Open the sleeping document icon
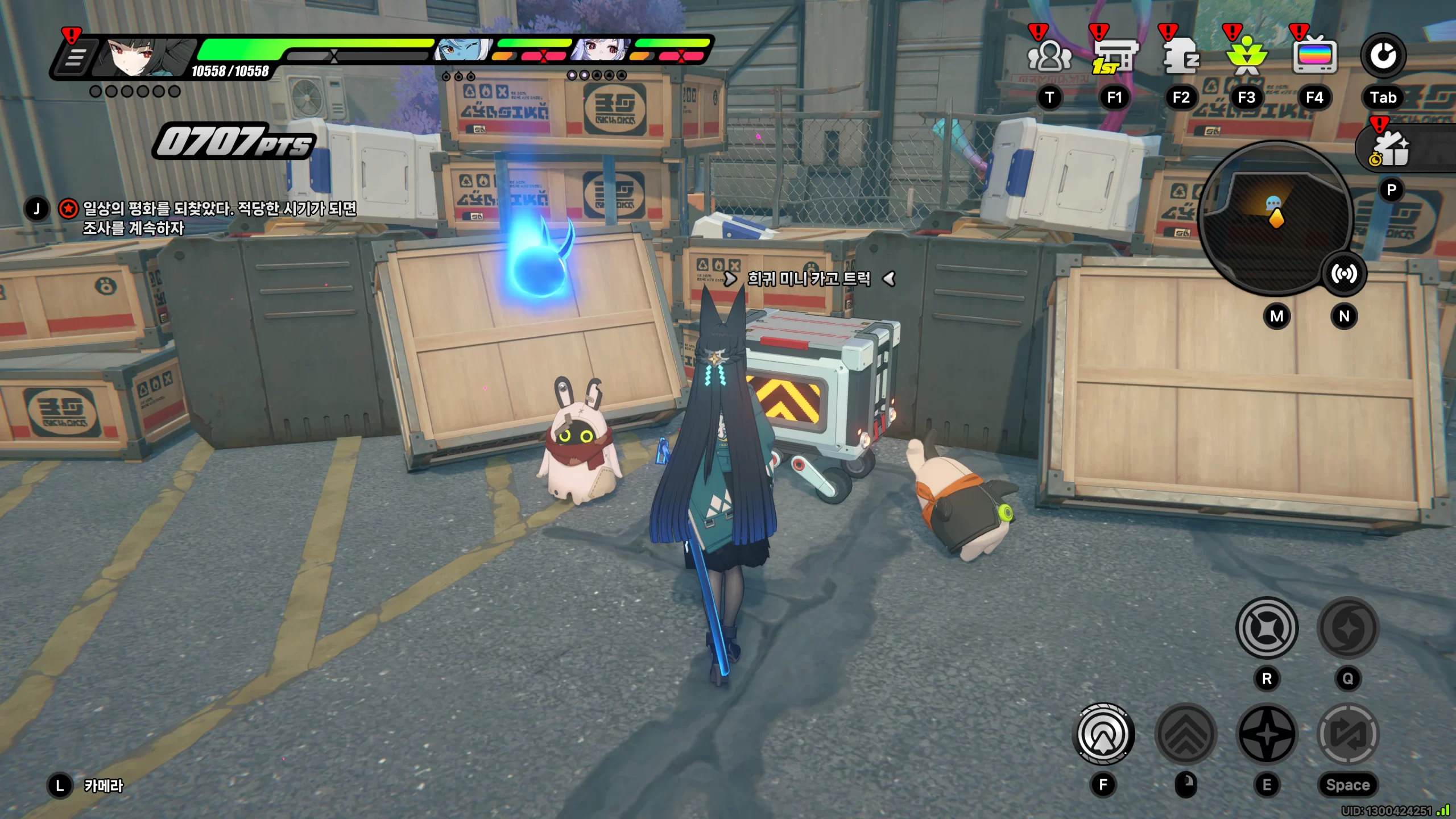Viewport: 1456px width, 819px height. (x=1181, y=56)
